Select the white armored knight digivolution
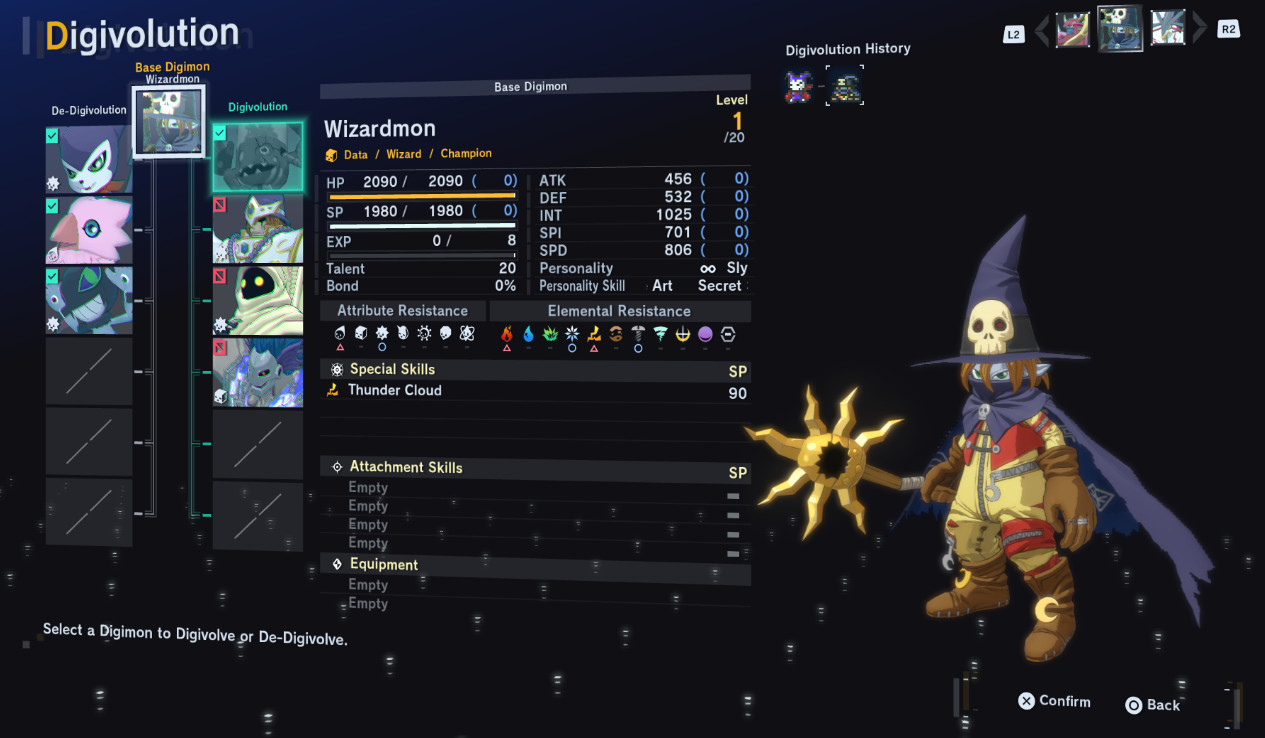This screenshot has width=1265, height=738. click(258, 229)
